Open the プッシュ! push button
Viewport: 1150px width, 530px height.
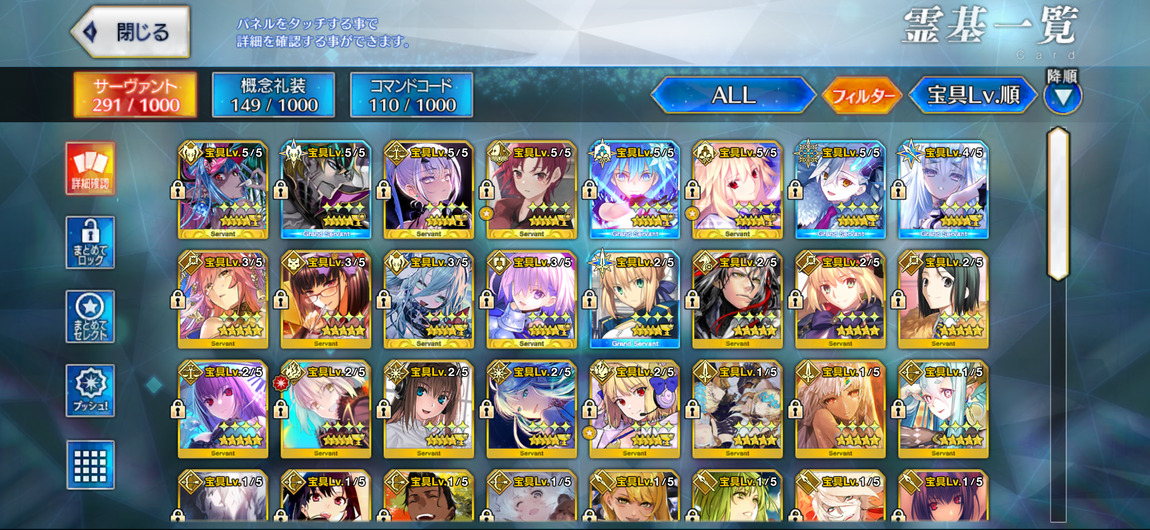coord(90,390)
